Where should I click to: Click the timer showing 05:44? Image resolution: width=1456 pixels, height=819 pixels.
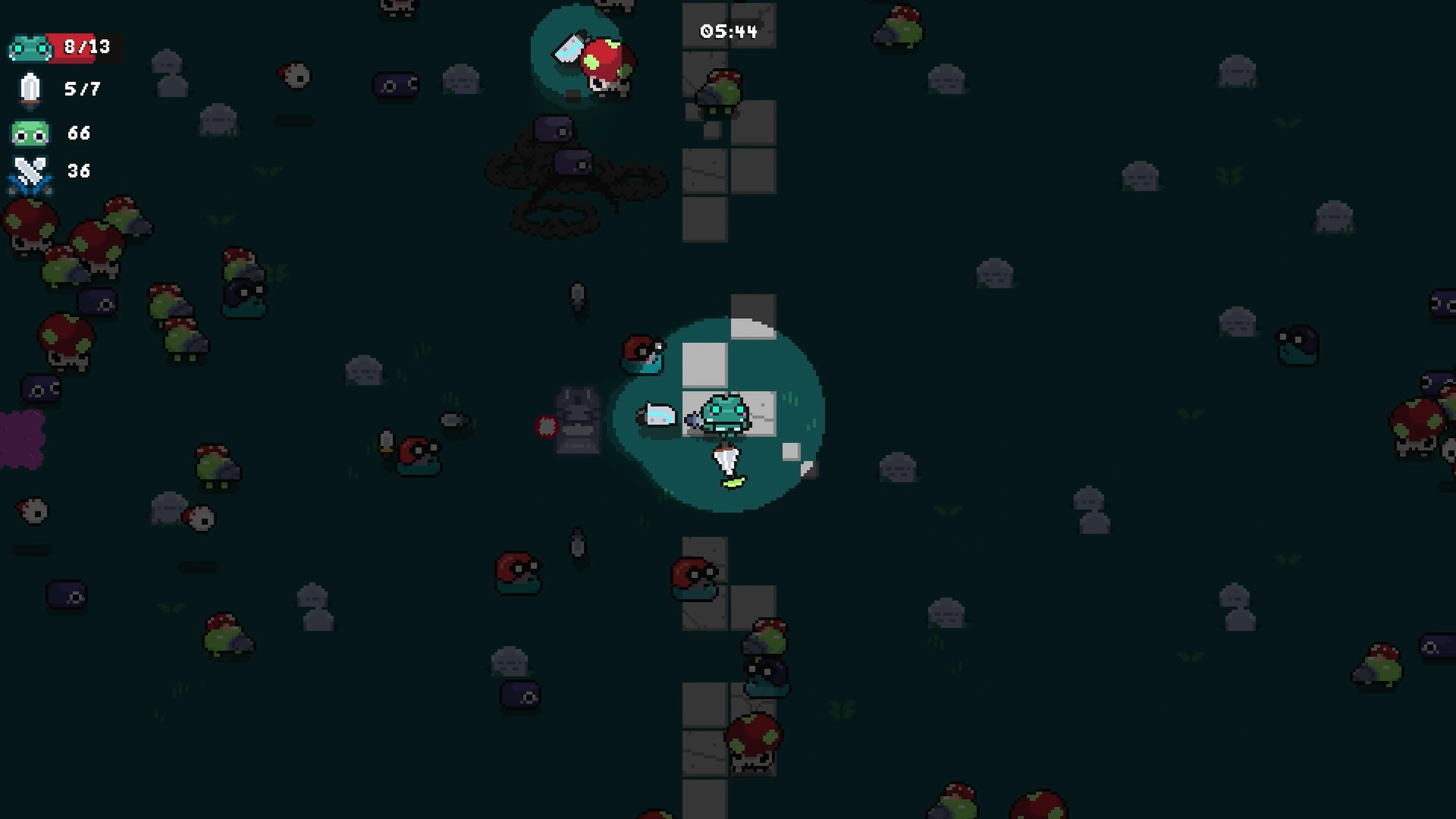729,31
